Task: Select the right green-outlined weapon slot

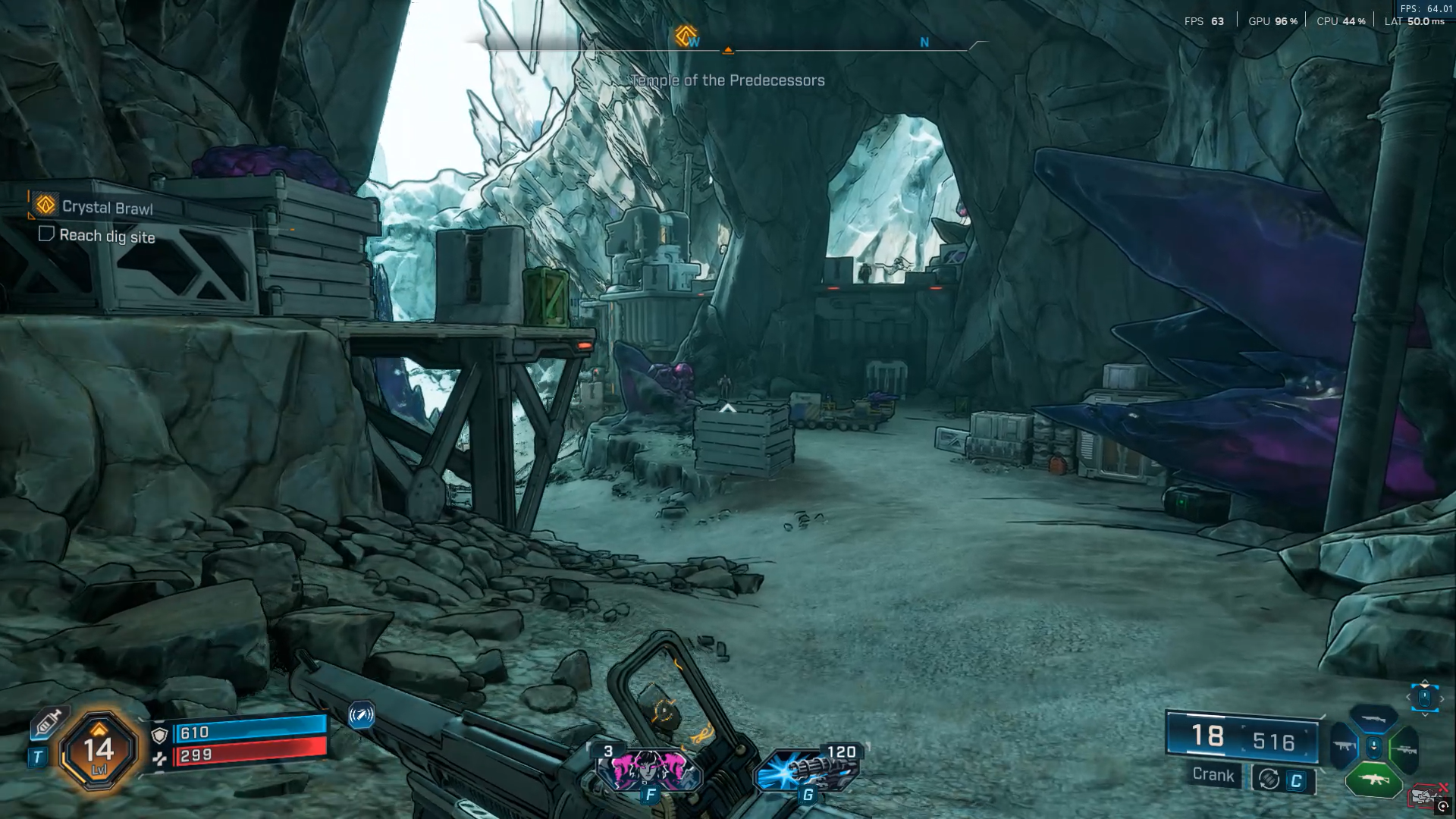Action: (1404, 749)
